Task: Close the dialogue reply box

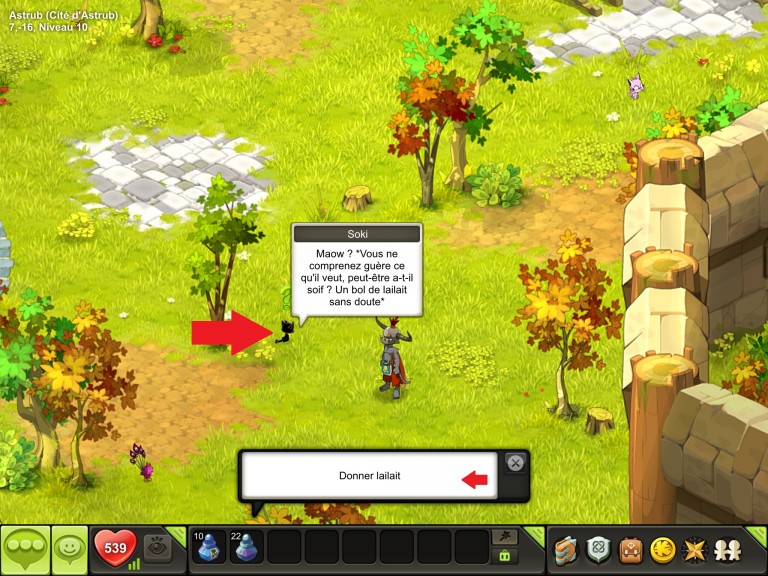Action: click(x=515, y=463)
